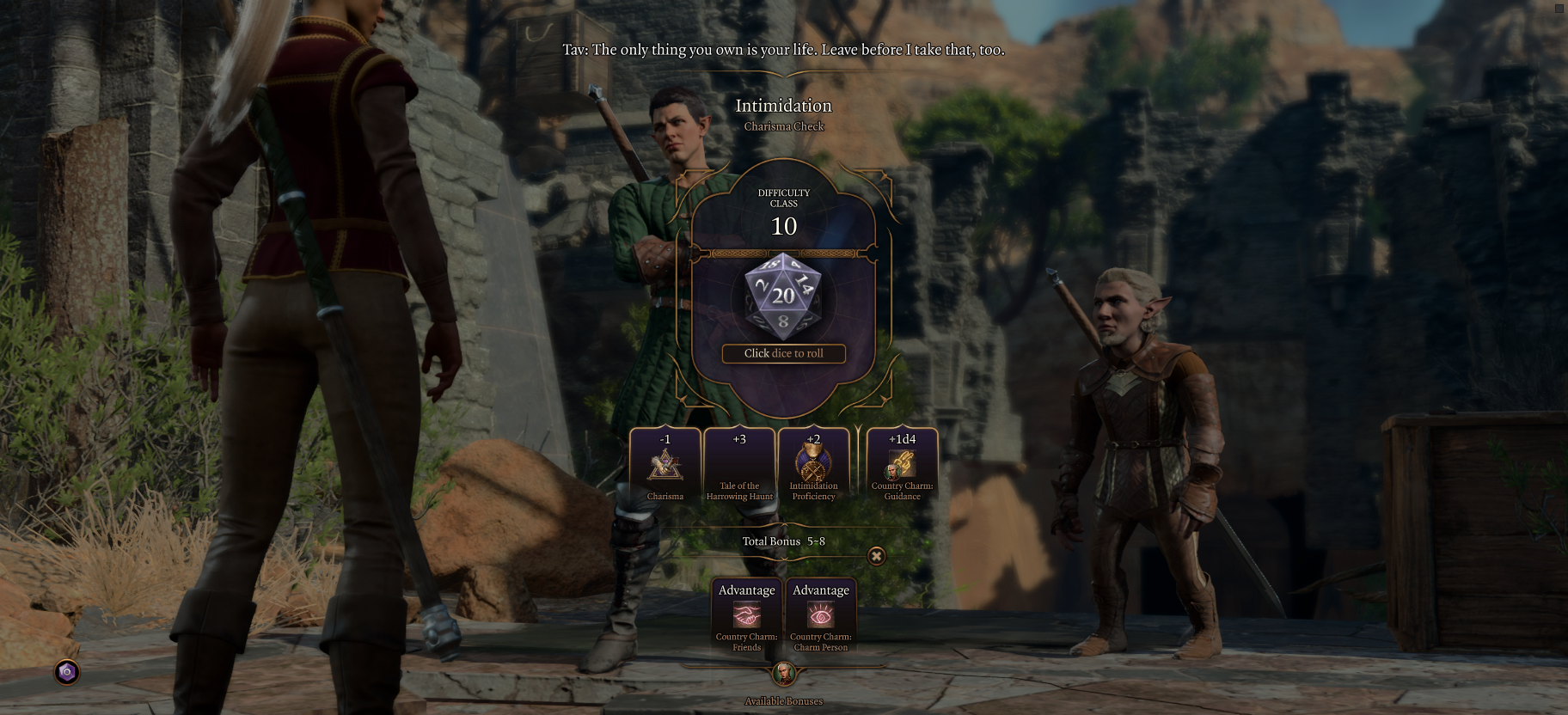Viewport: 1568px width, 715px height.
Task: Open the purple camera icon button
Action: tap(67, 672)
